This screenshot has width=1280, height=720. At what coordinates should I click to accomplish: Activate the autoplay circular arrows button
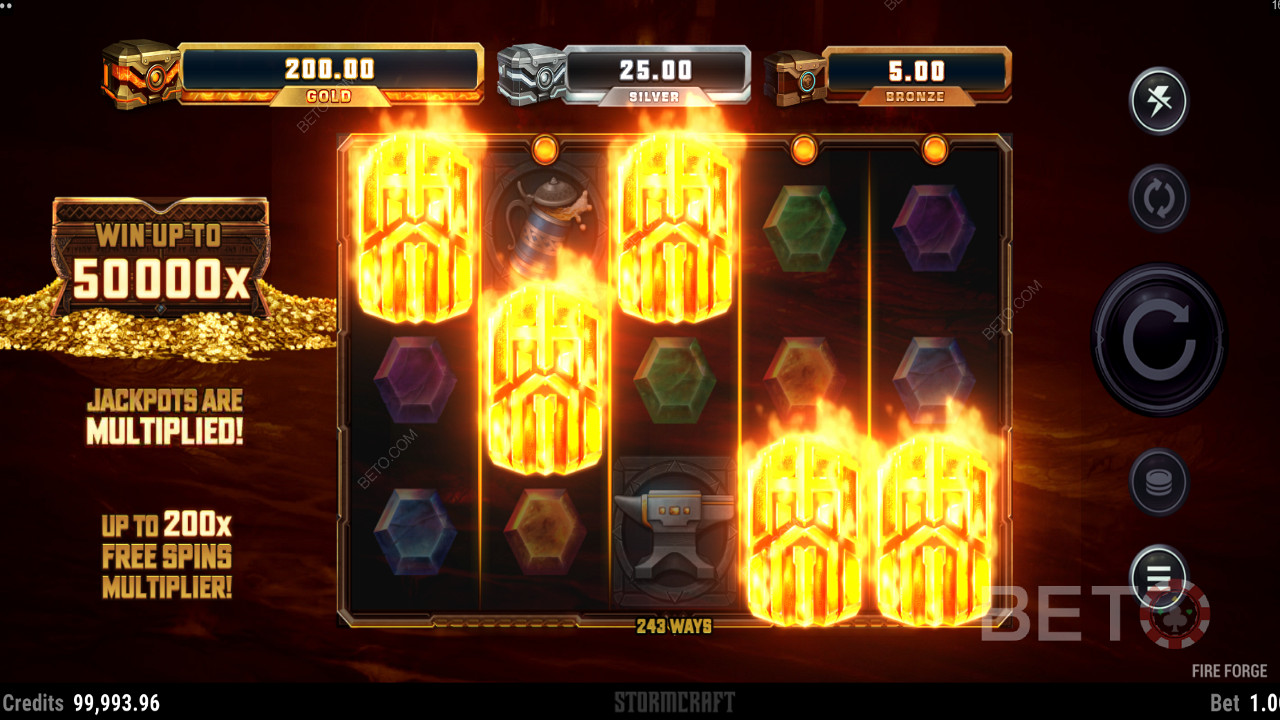pyautogui.click(x=1158, y=198)
